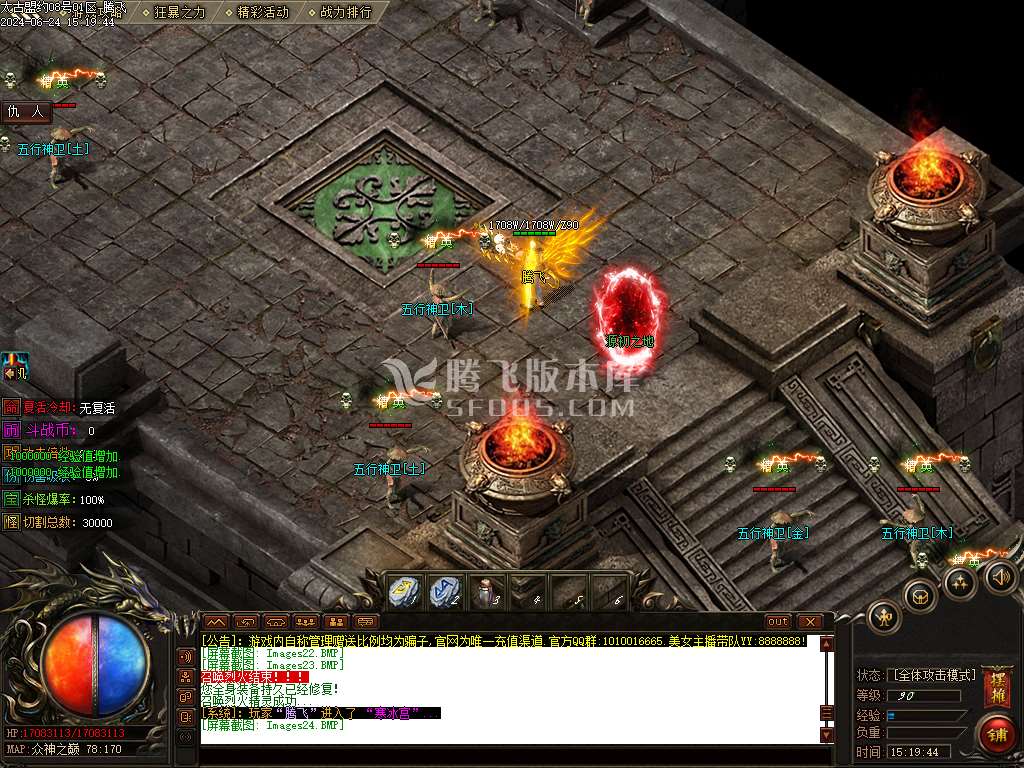Use the yellow rune stone in slot 1
This screenshot has width=1024, height=768.
point(402,592)
